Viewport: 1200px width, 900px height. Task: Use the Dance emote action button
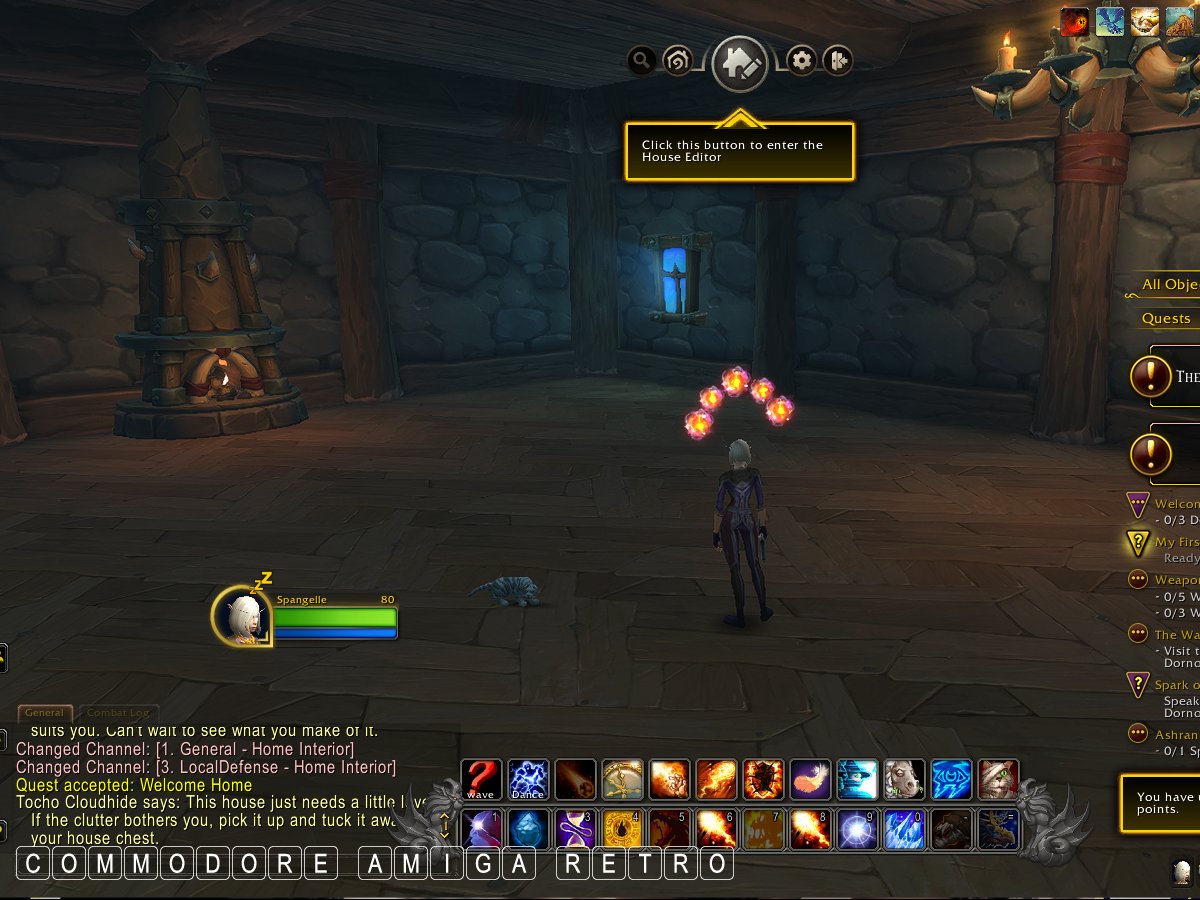point(528,779)
